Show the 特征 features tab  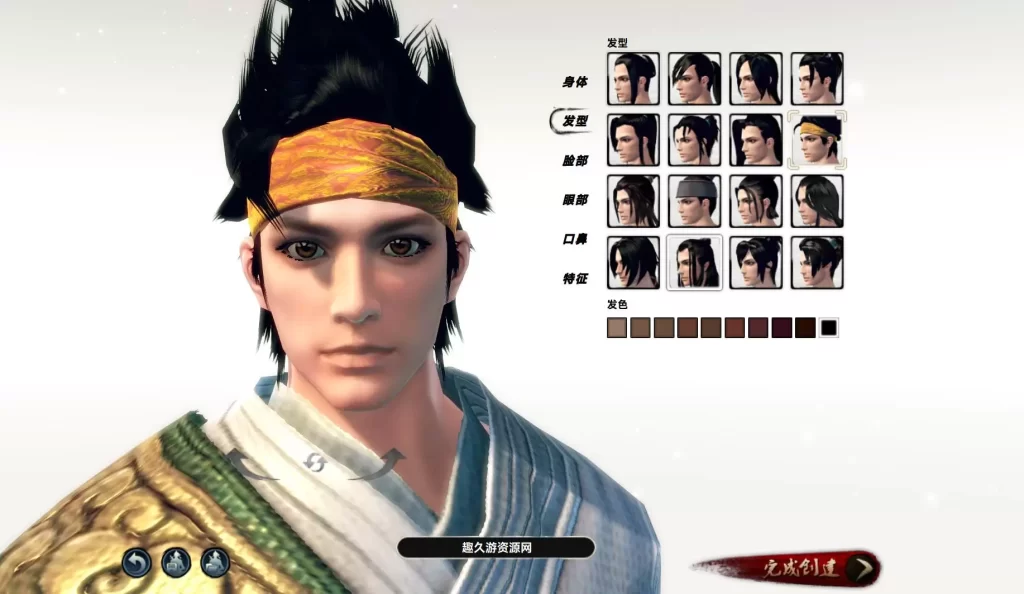coord(574,279)
